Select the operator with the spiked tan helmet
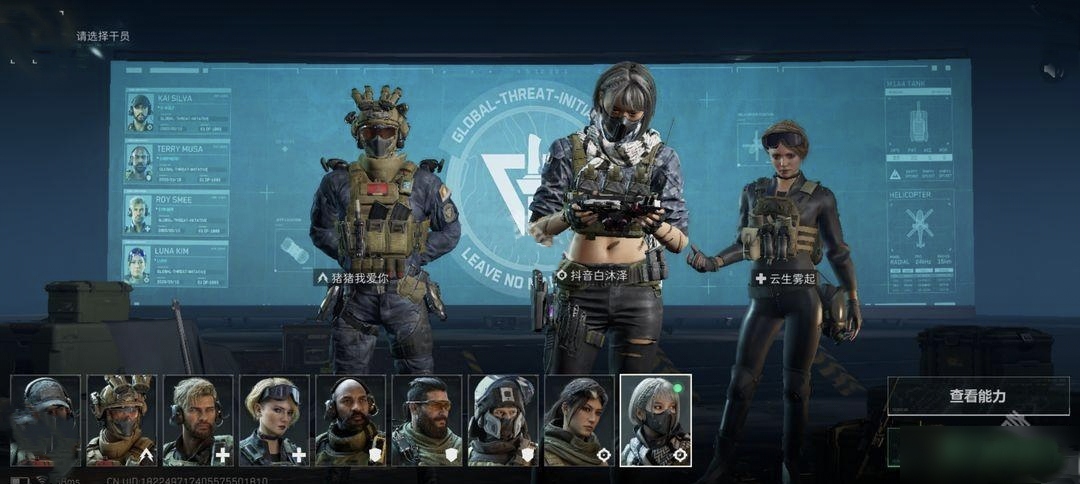The image size is (1080, 484). click(121, 420)
